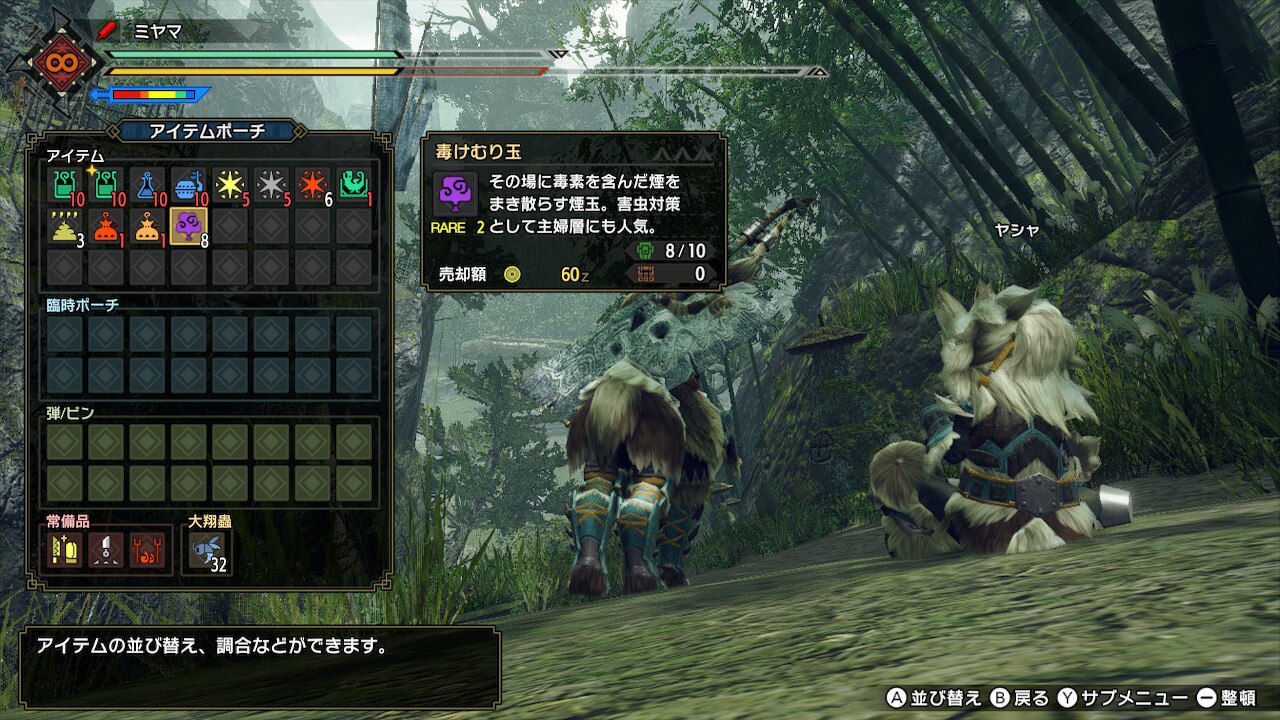Select the green potion marked with a sparkle
1280x720 pixels.
point(106,185)
